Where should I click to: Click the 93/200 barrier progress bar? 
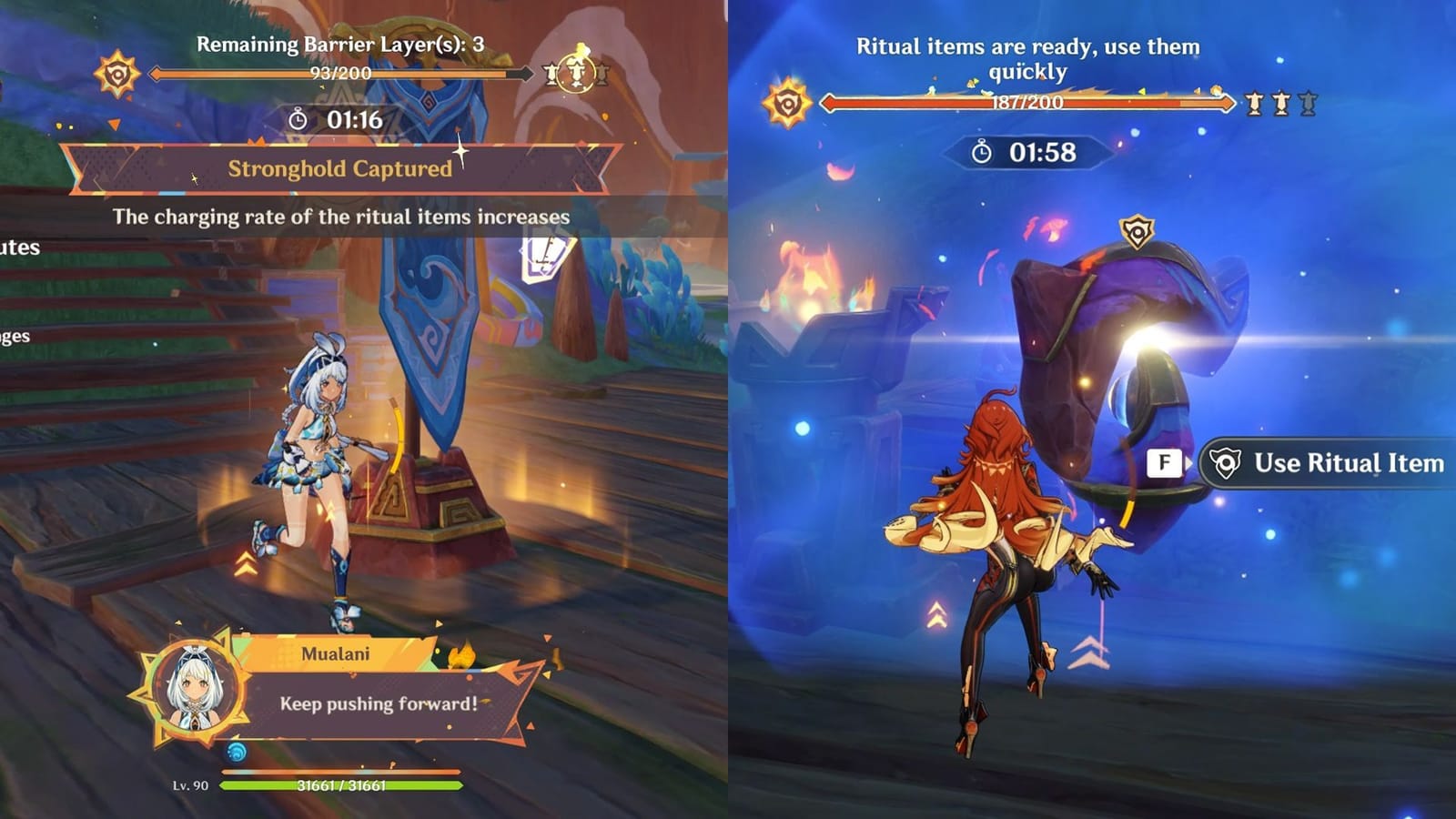point(341,73)
